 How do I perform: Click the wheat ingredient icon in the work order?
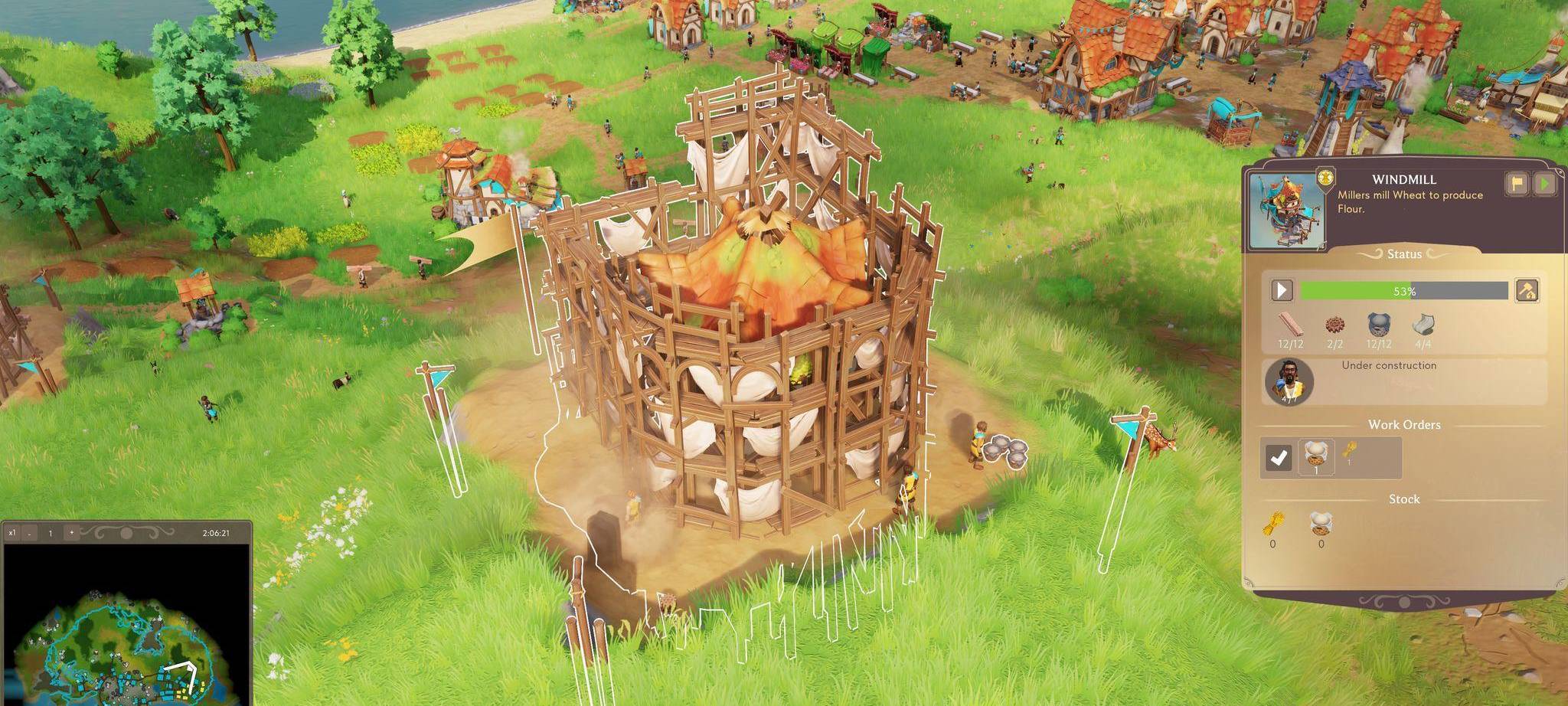(x=1348, y=453)
